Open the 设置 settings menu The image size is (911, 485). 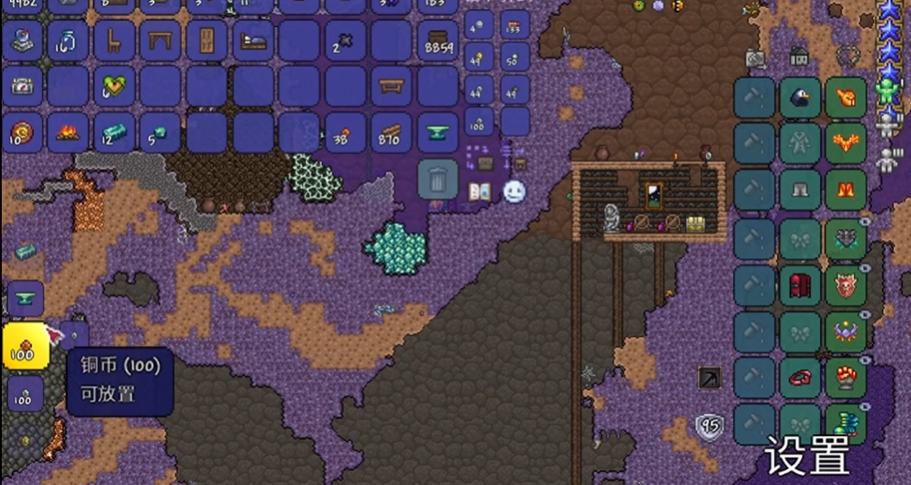(x=807, y=456)
